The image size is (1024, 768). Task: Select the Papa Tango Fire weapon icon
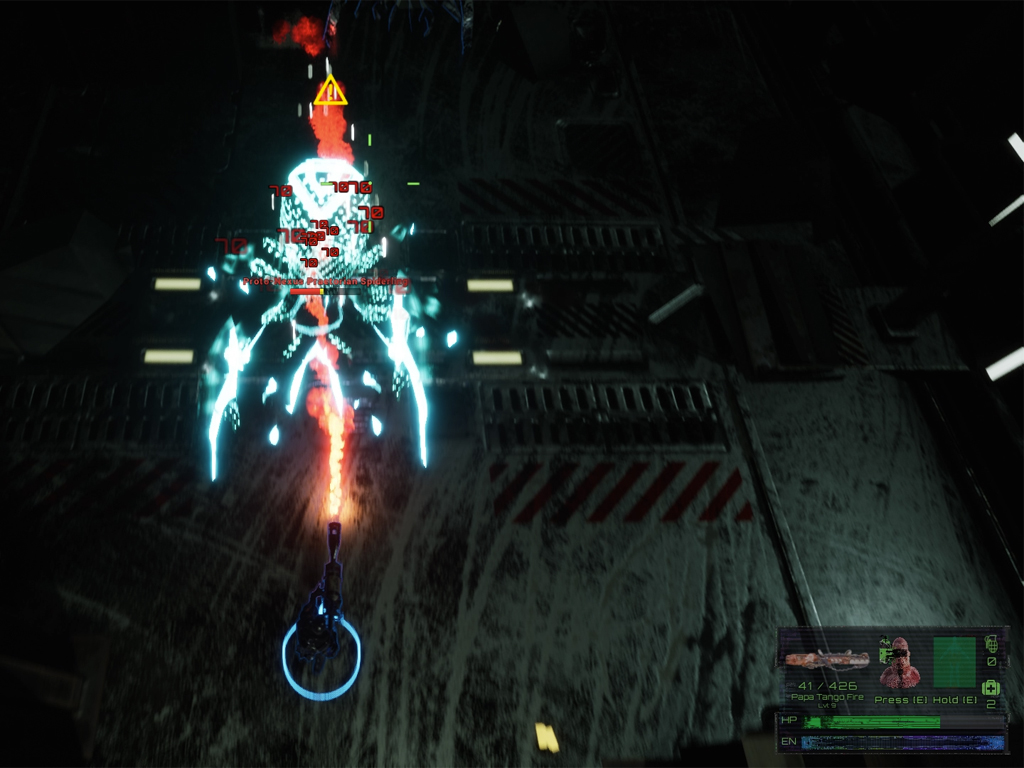tap(826, 659)
